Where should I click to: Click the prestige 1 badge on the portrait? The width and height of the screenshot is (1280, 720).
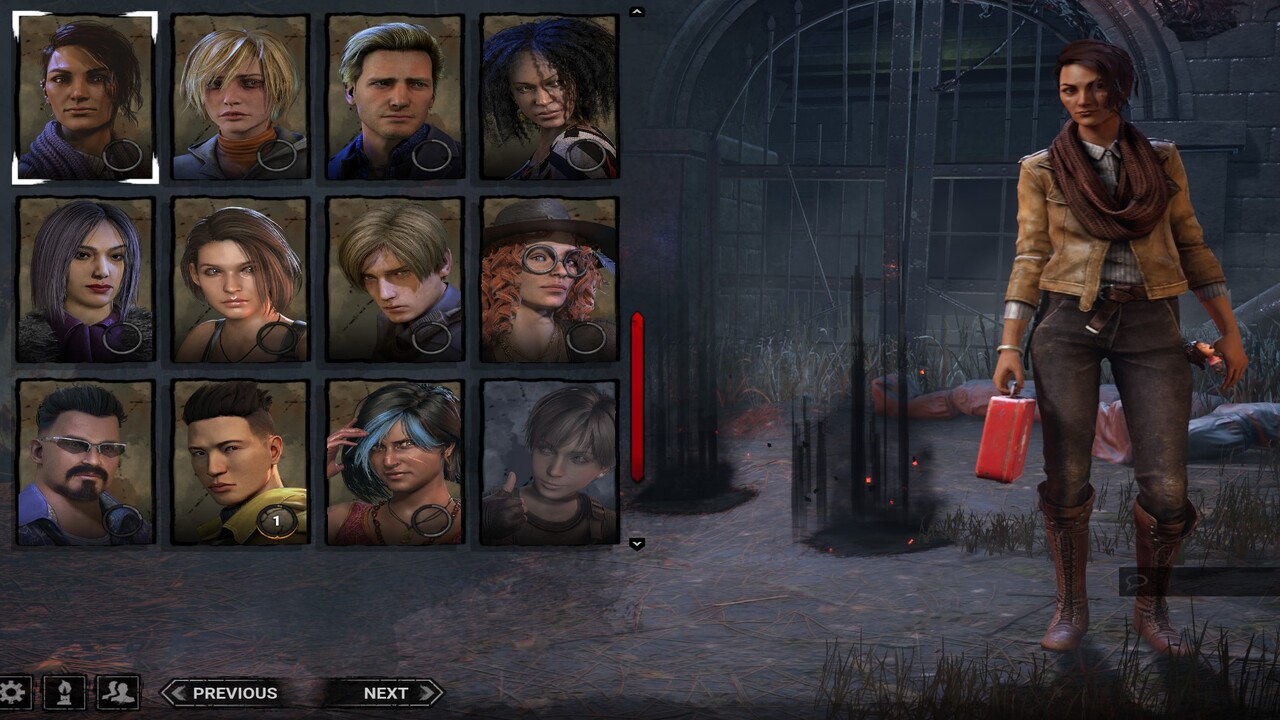275,520
